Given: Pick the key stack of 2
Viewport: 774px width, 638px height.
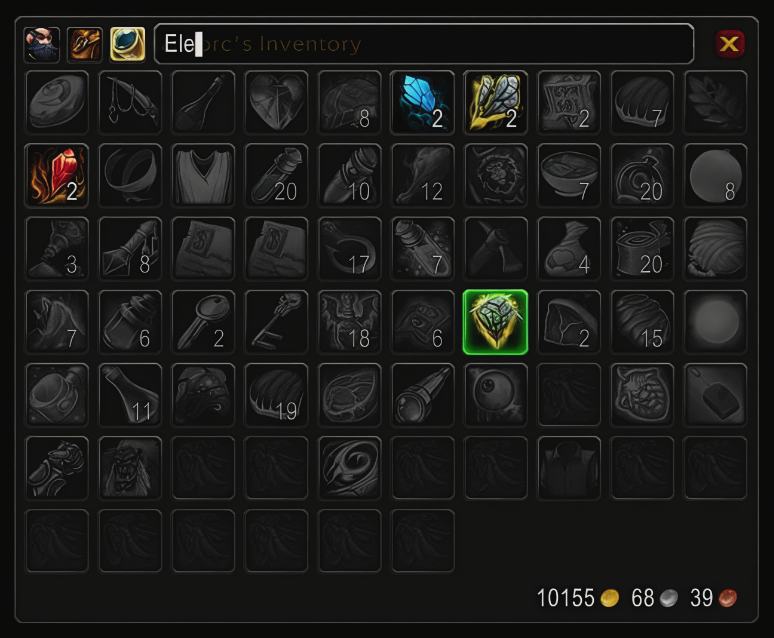Looking at the screenshot, I should [x=203, y=322].
